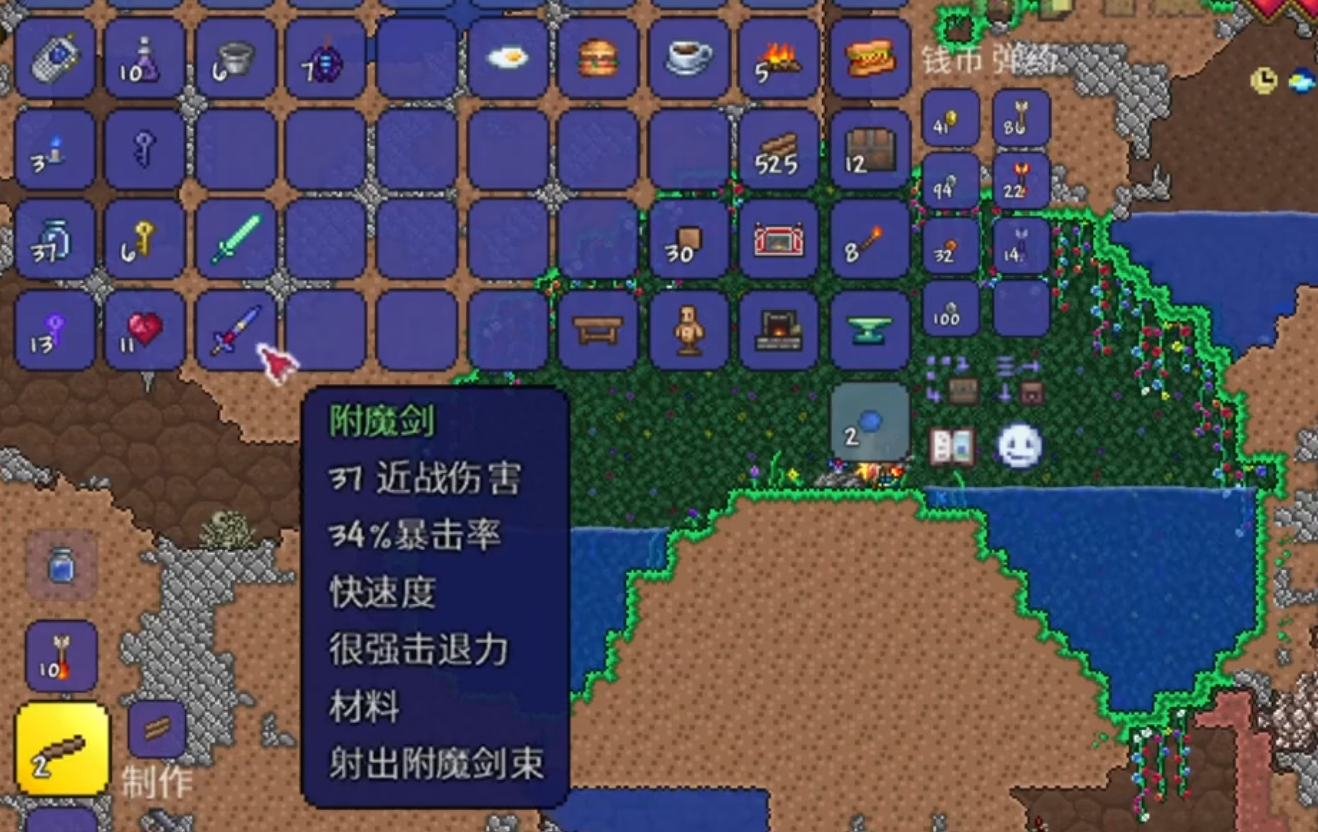
Task: Select the cell phone in the inventory
Action: click(55, 60)
